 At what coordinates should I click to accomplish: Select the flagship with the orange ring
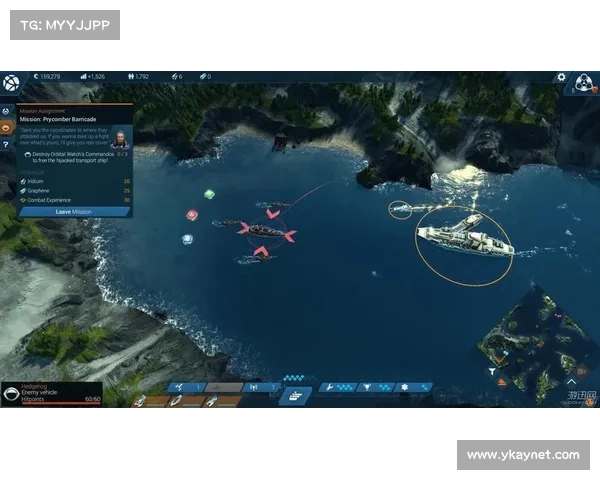click(465, 239)
